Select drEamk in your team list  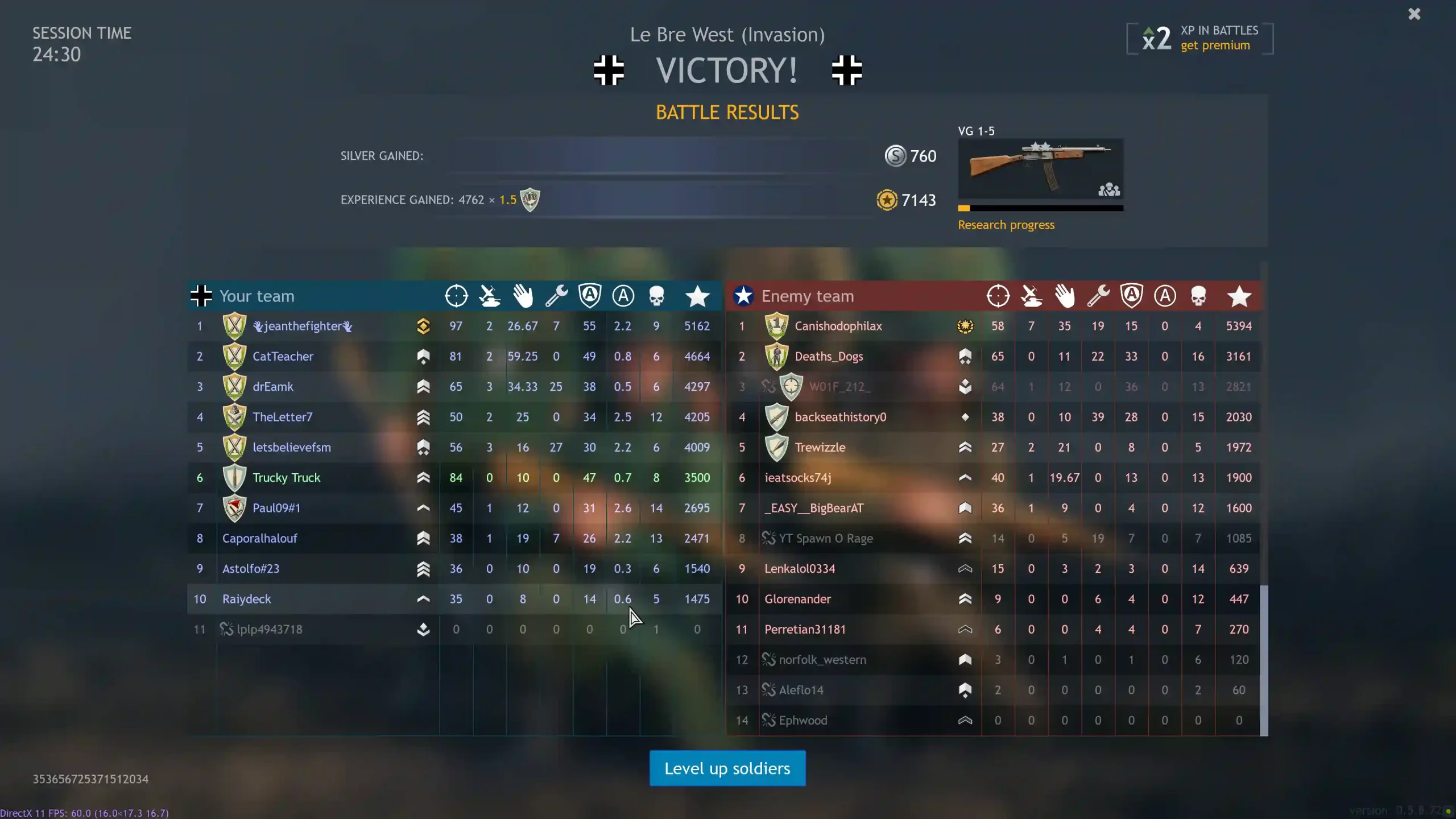(x=272, y=387)
